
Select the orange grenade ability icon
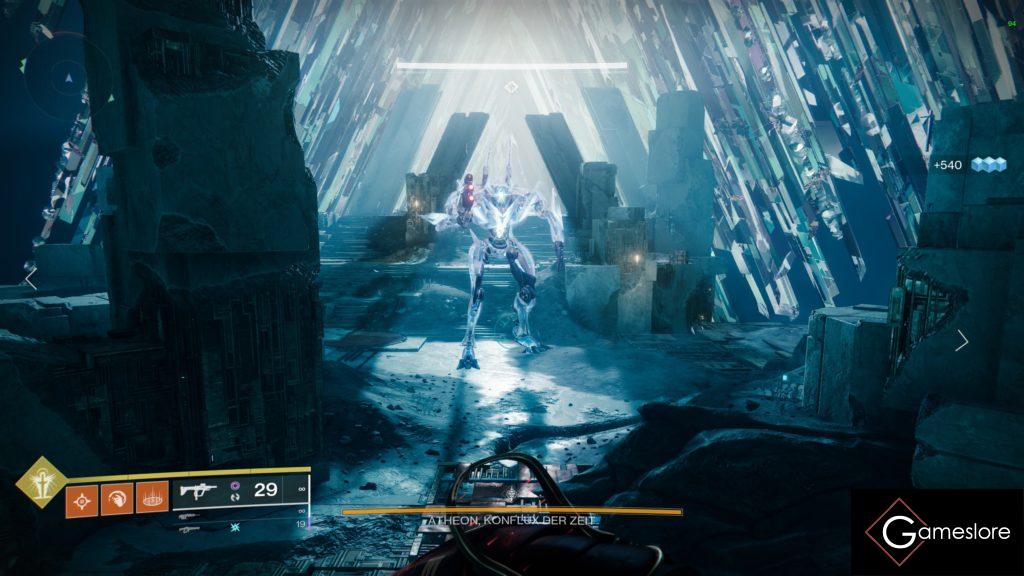(82, 497)
